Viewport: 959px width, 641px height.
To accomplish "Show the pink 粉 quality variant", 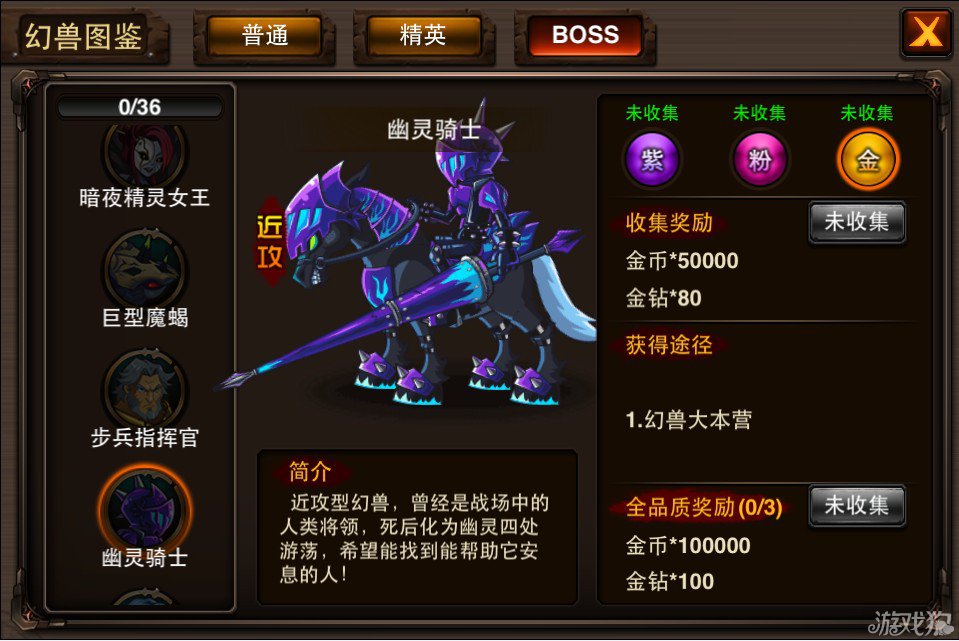I will click(x=759, y=160).
